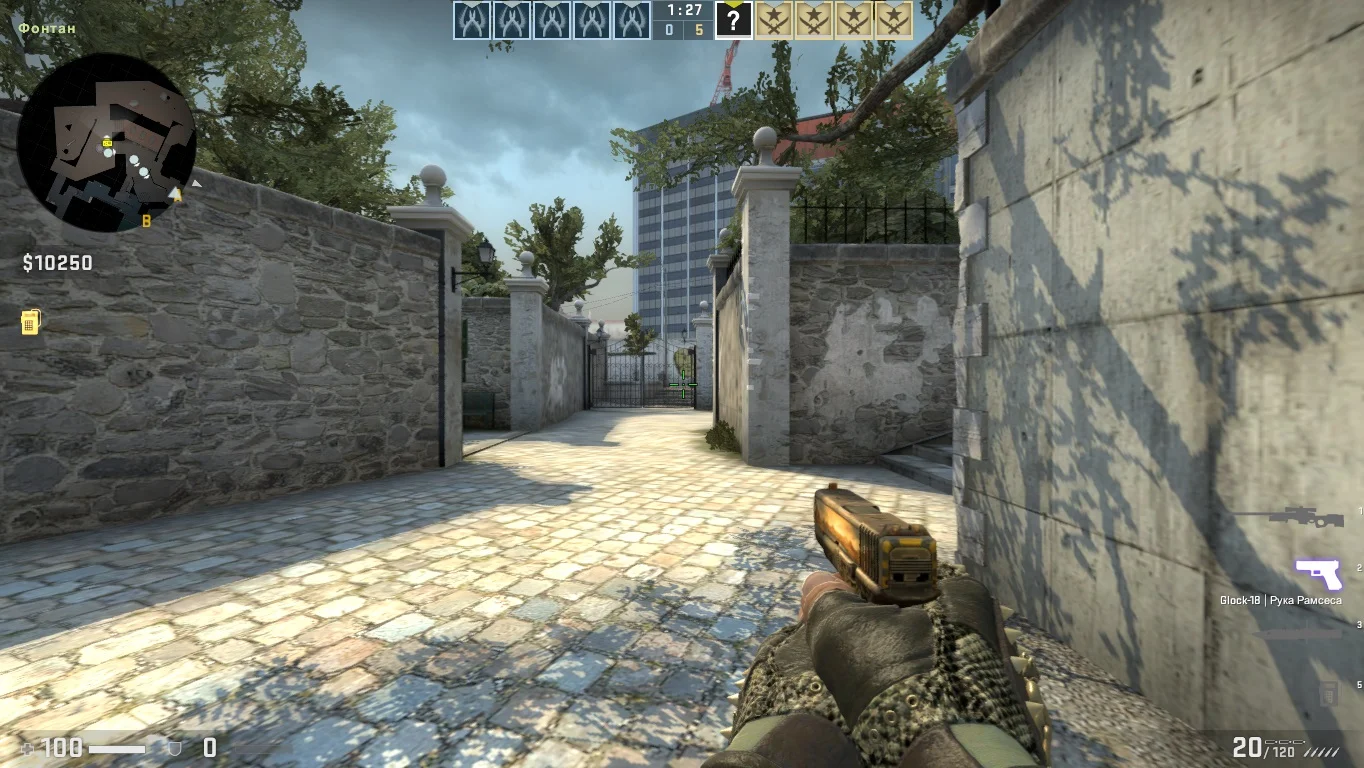Select the question mark player avatar
The image size is (1364, 768).
pyautogui.click(x=733, y=20)
